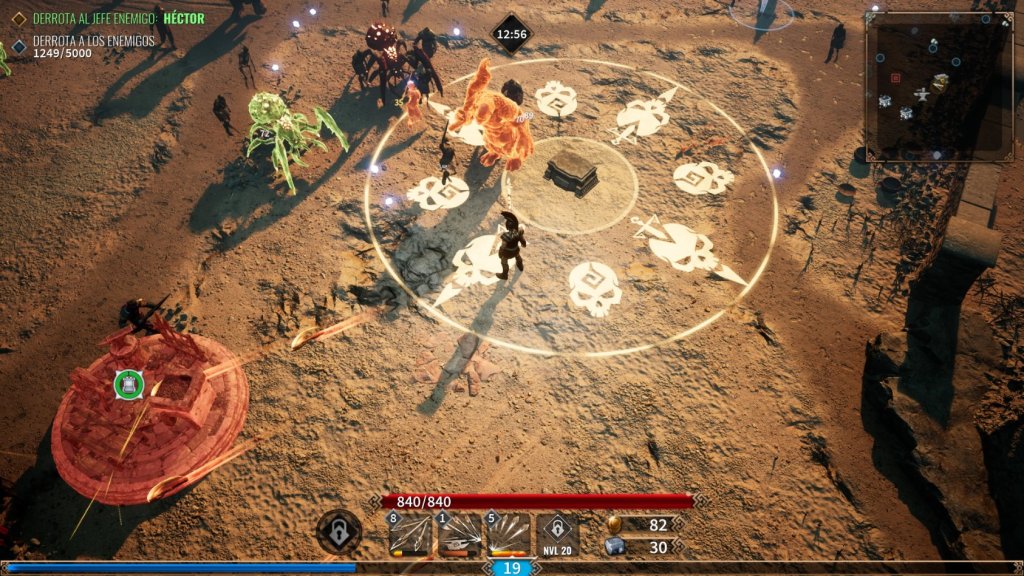
Task: Activate the level 8 multi-arrow ability
Action: pos(410,535)
